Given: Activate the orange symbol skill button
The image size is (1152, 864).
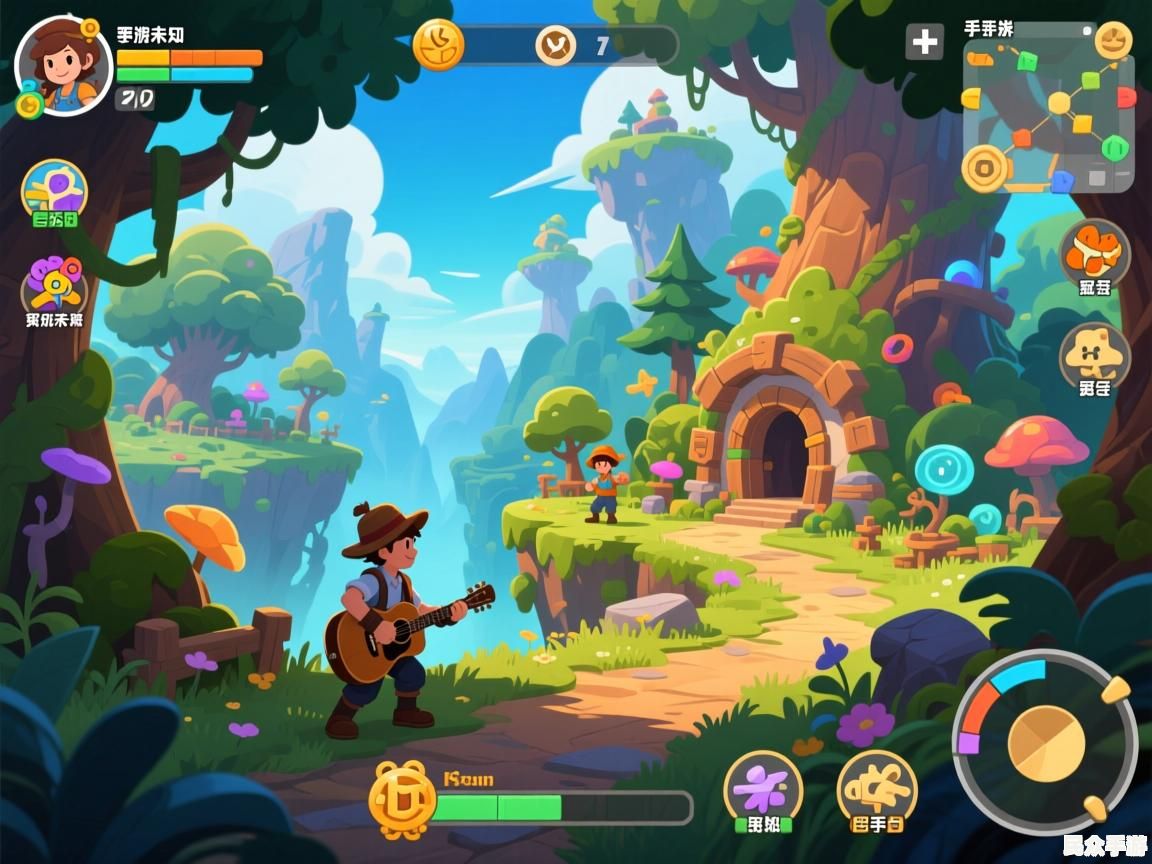Looking at the screenshot, I should [877, 787].
